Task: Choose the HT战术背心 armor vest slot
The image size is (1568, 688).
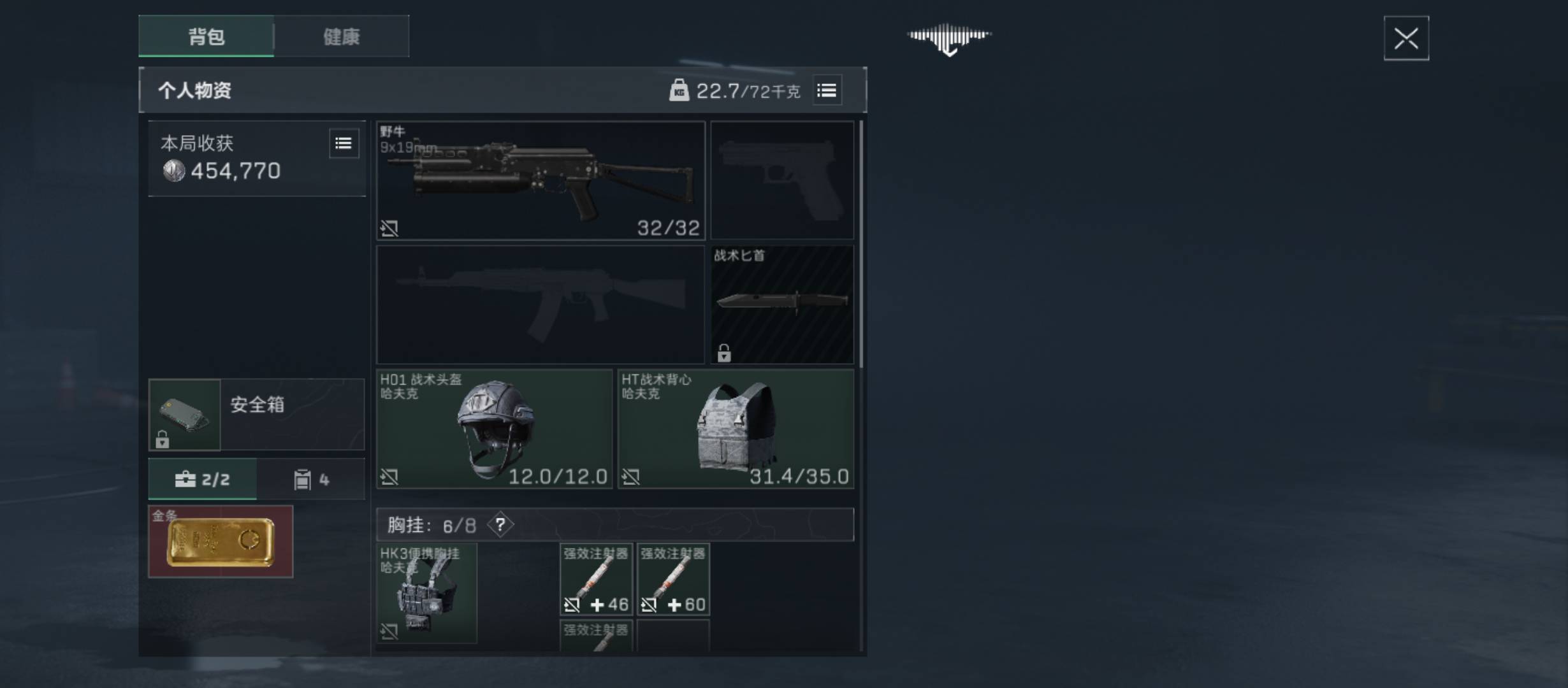Action: [x=736, y=429]
